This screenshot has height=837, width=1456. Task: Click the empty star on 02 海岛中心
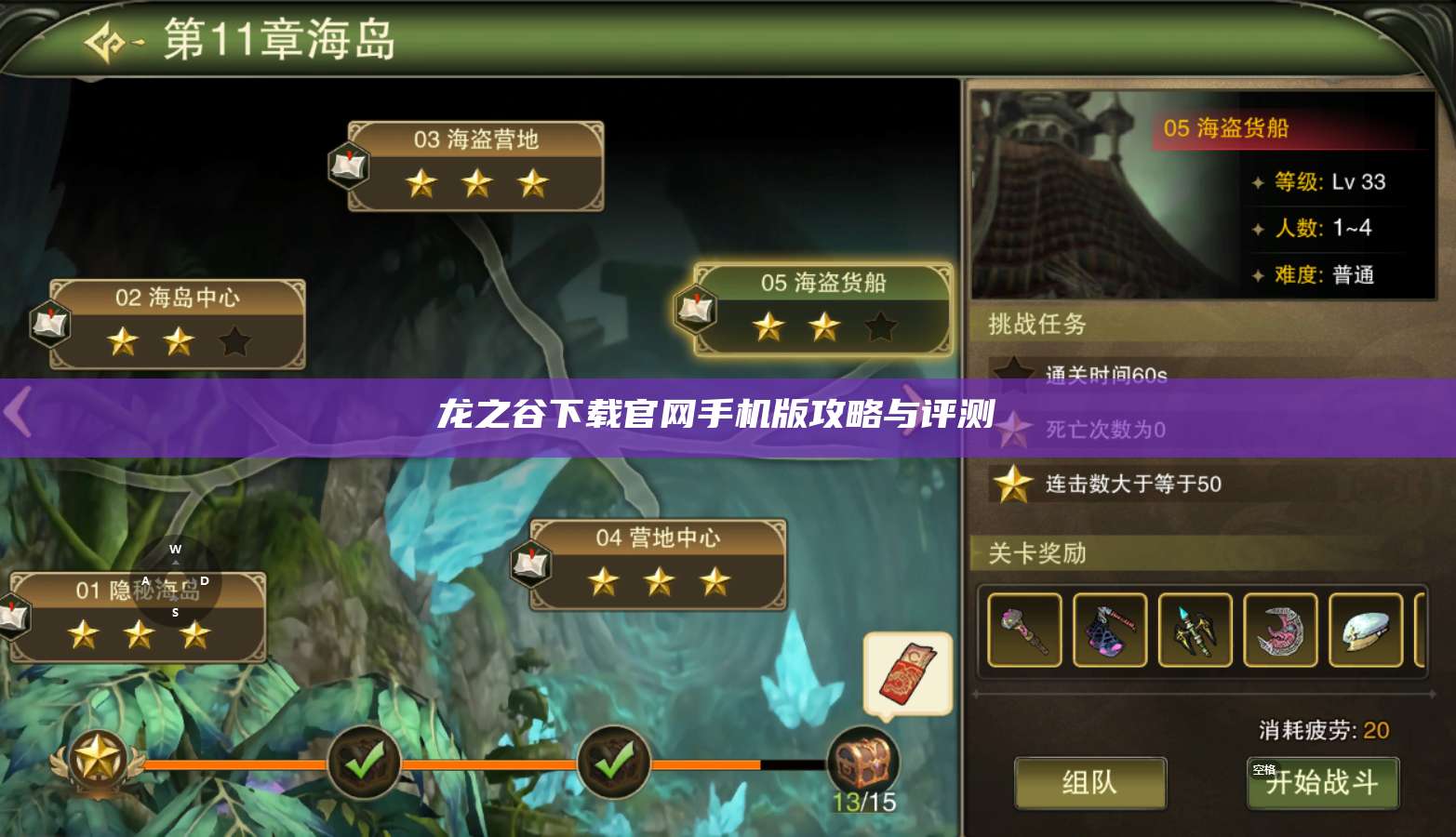235,342
